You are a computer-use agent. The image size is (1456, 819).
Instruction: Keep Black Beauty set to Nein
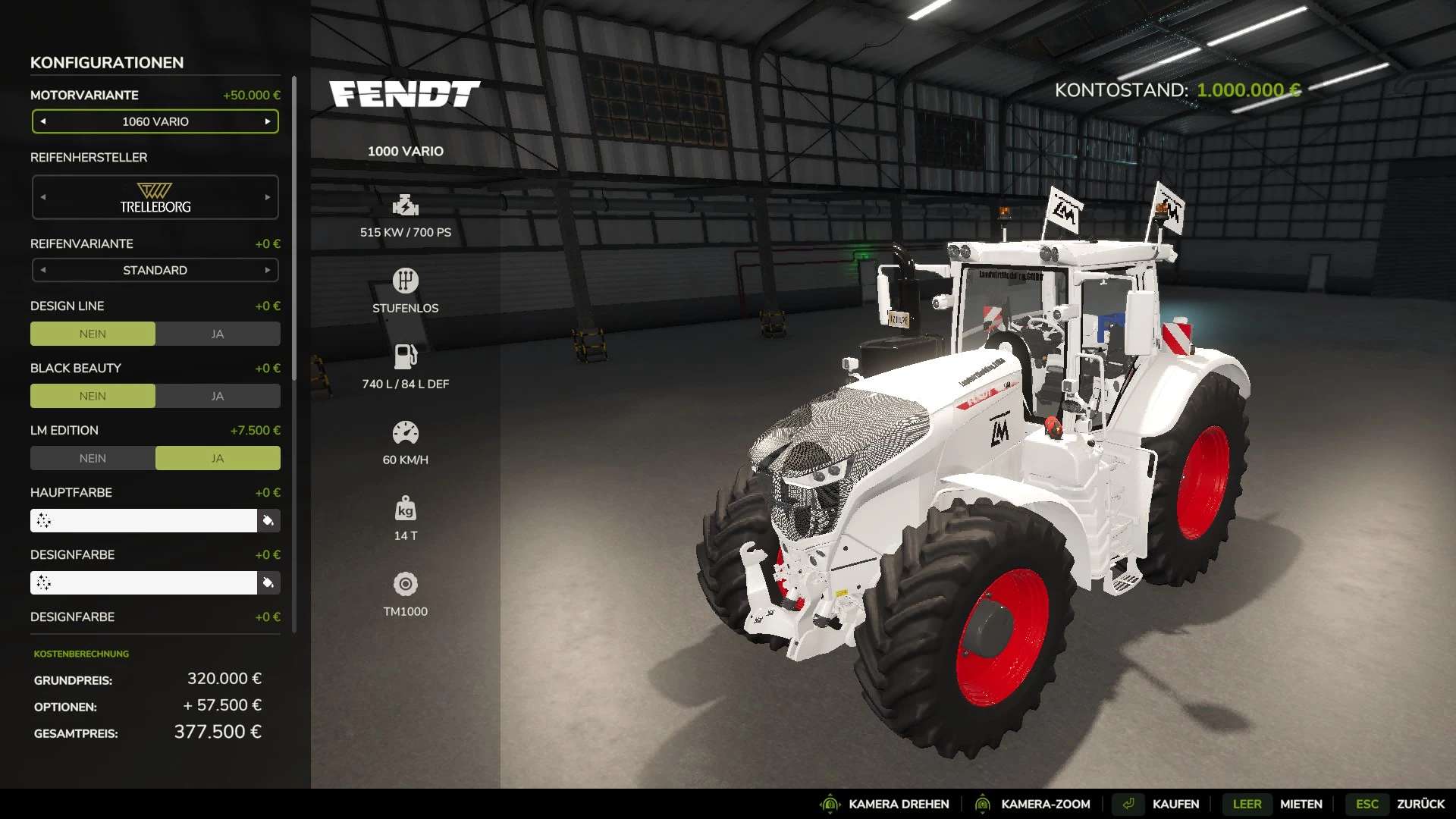pos(93,396)
